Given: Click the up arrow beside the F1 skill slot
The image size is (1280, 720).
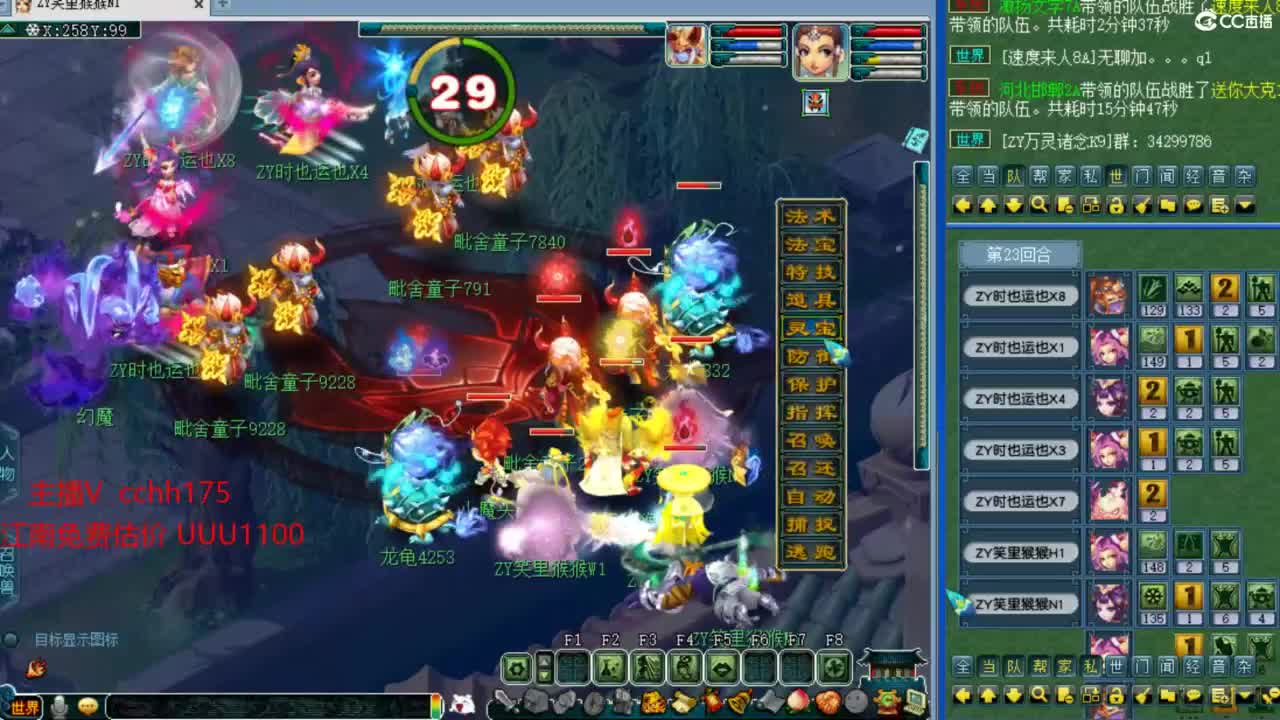Looking at the screenshot, I should tap(545, 662).
